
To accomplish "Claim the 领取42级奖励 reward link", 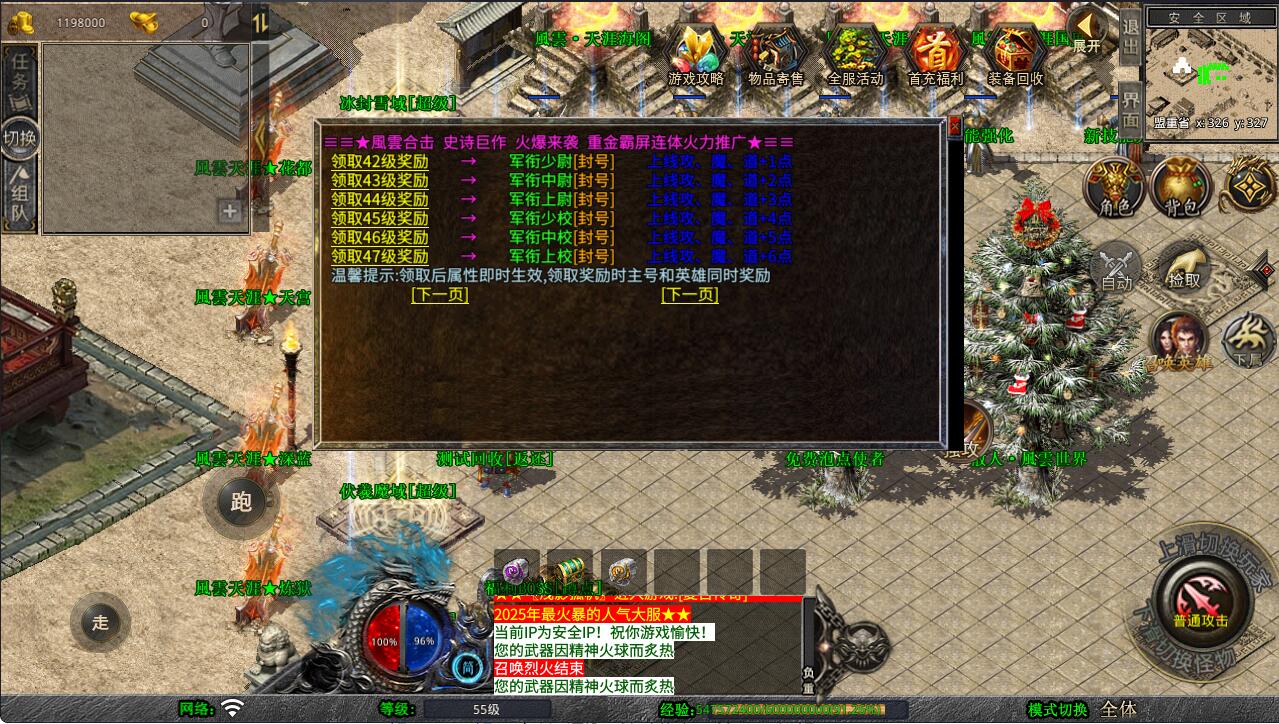I will pos(380,162).
